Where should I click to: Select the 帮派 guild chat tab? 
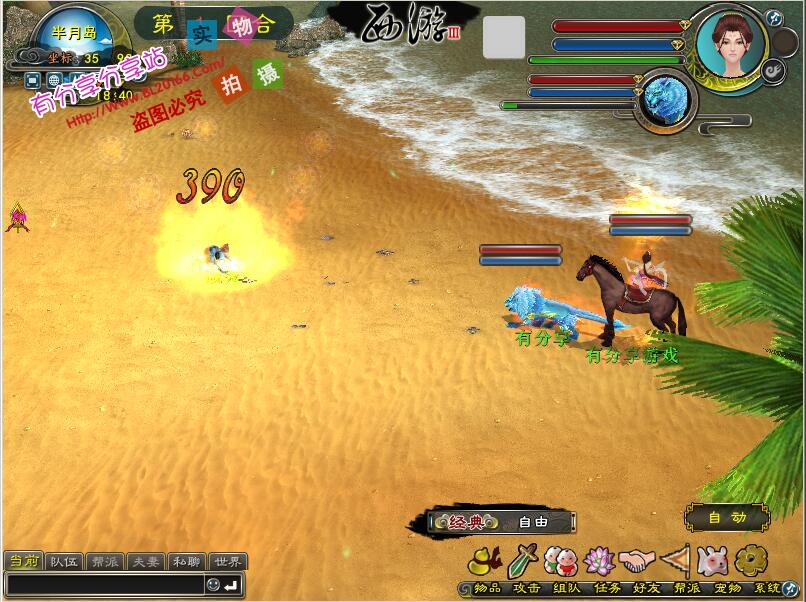[106, 562]
